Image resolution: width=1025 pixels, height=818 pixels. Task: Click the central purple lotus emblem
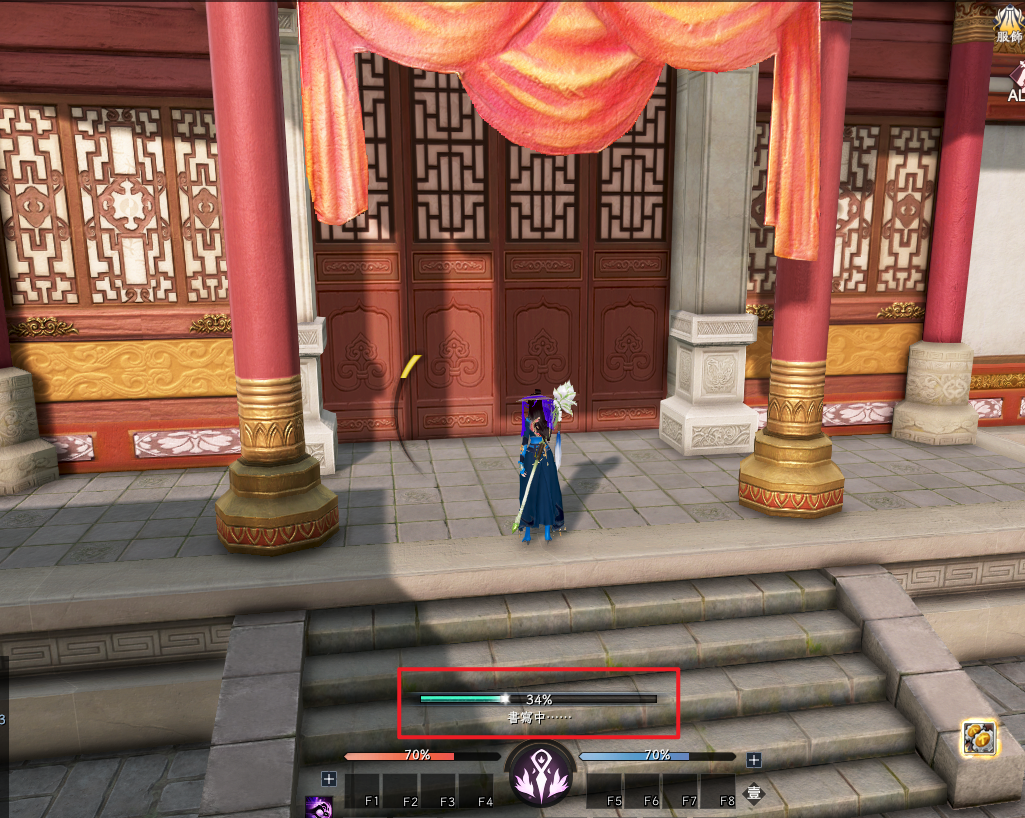point(540,776)
